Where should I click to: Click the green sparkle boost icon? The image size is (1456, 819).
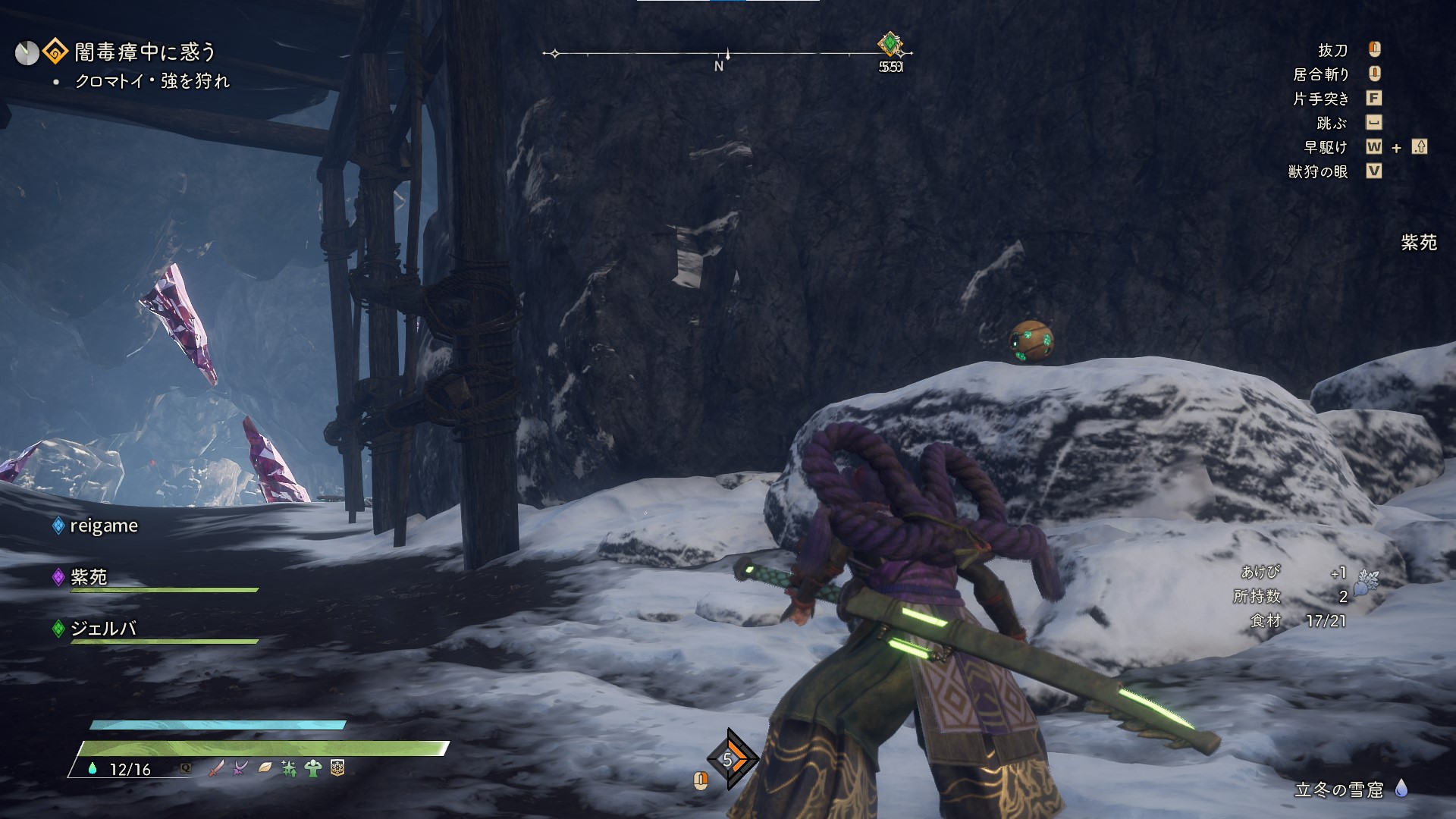click(x=289, y=769)
